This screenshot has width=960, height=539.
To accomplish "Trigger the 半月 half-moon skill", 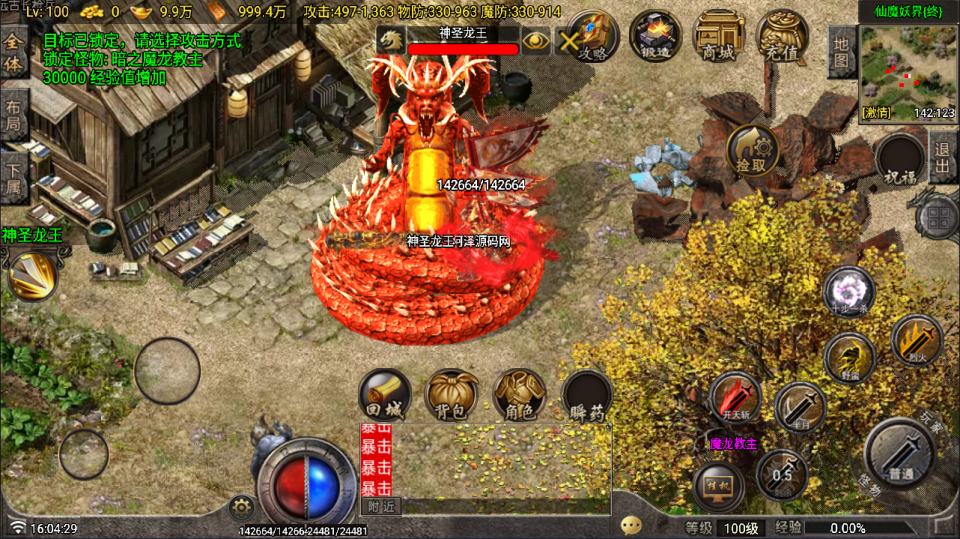I will click(x=799, y=407).
